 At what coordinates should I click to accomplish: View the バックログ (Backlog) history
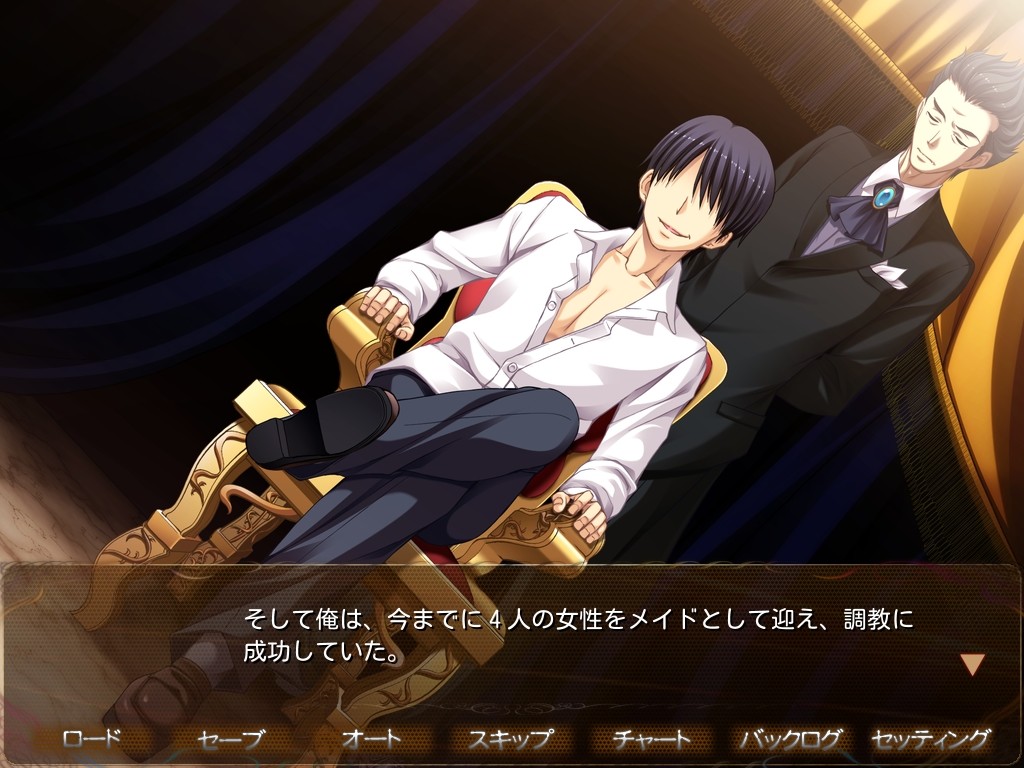tap(790, 739)
